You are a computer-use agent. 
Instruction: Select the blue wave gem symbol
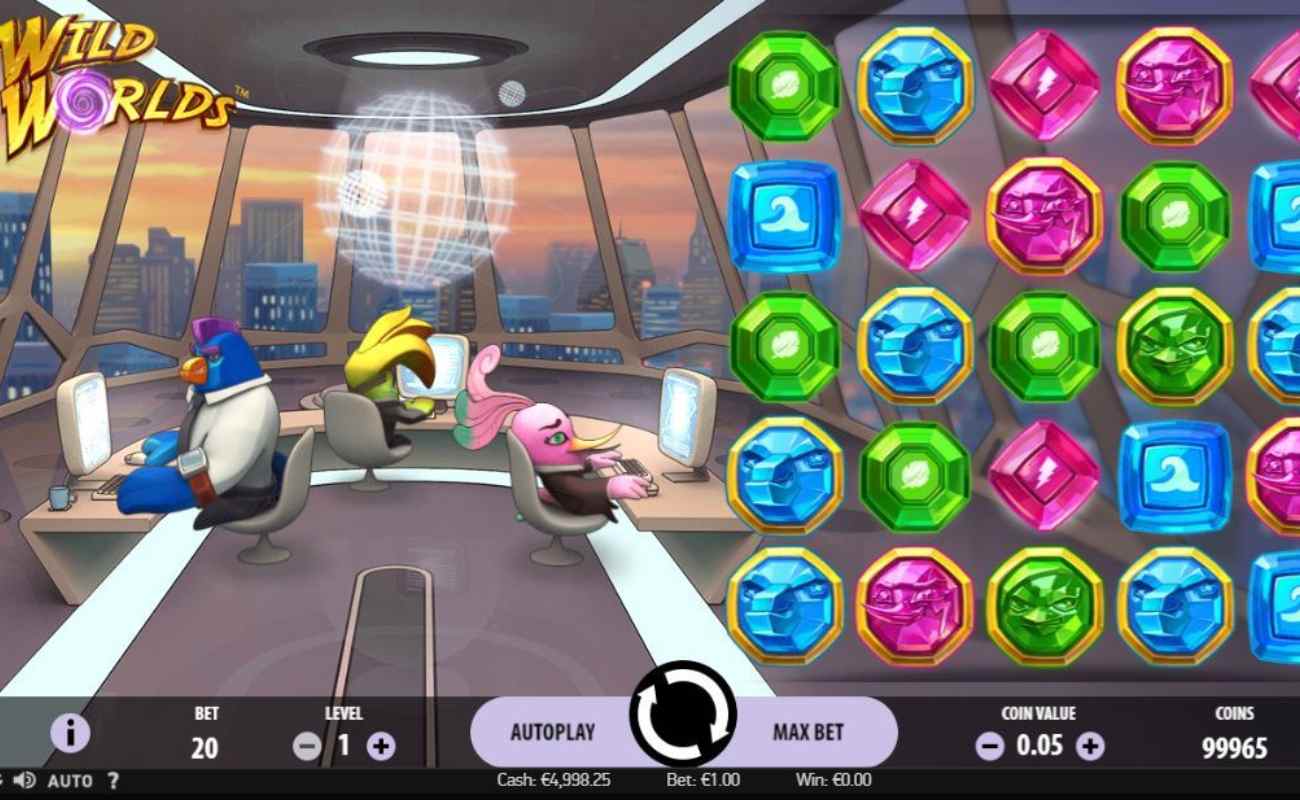(x=783, y=215)
